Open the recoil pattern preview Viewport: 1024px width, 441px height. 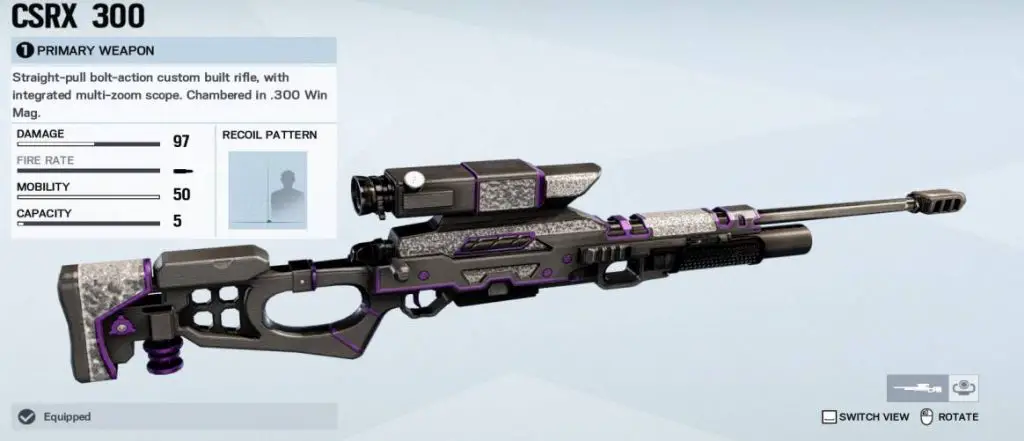tap(268, 189)
